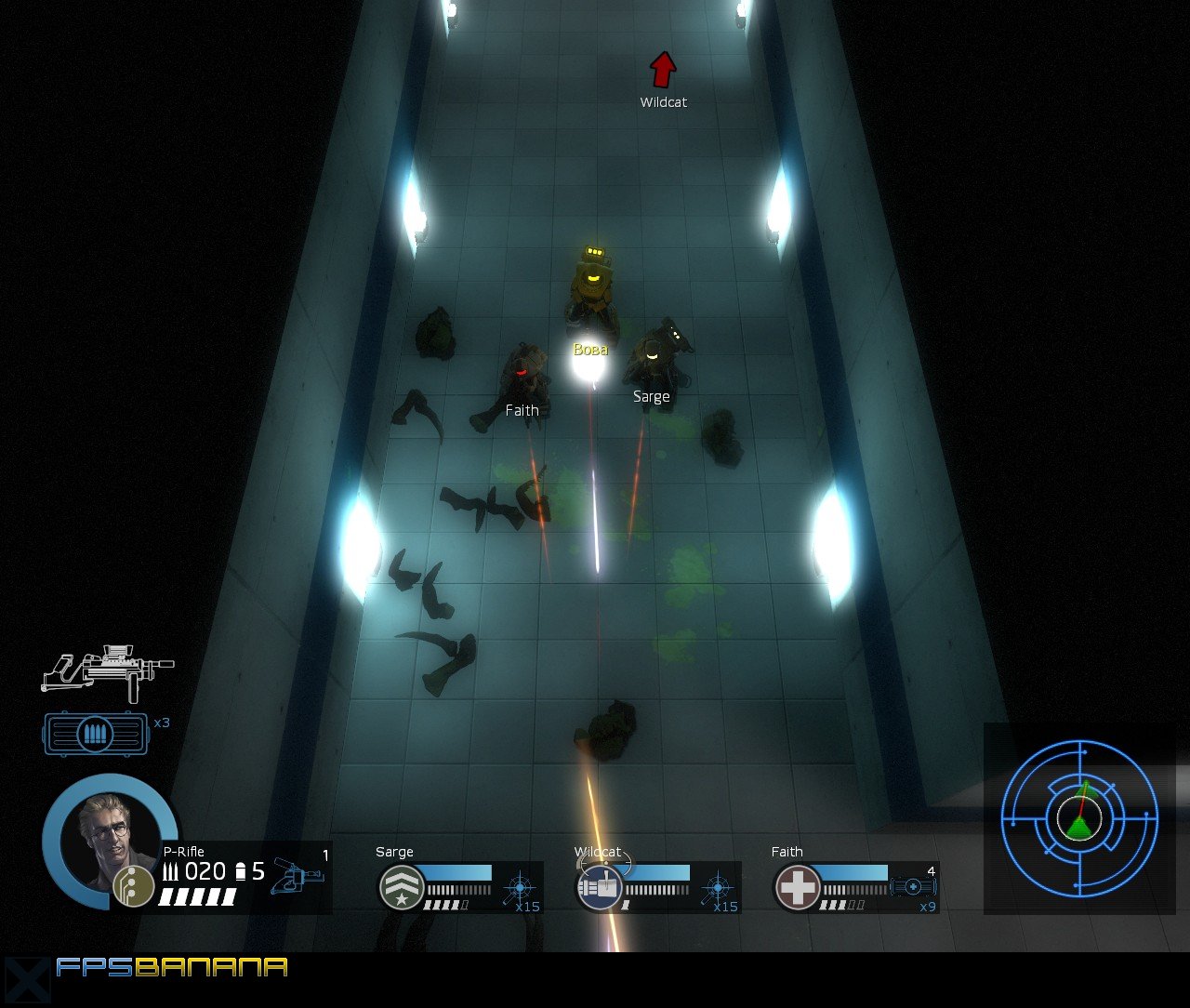Click Sarge's sergeant chevron emblem
Screen dimensions: 1190x1008
pos(402,888)
